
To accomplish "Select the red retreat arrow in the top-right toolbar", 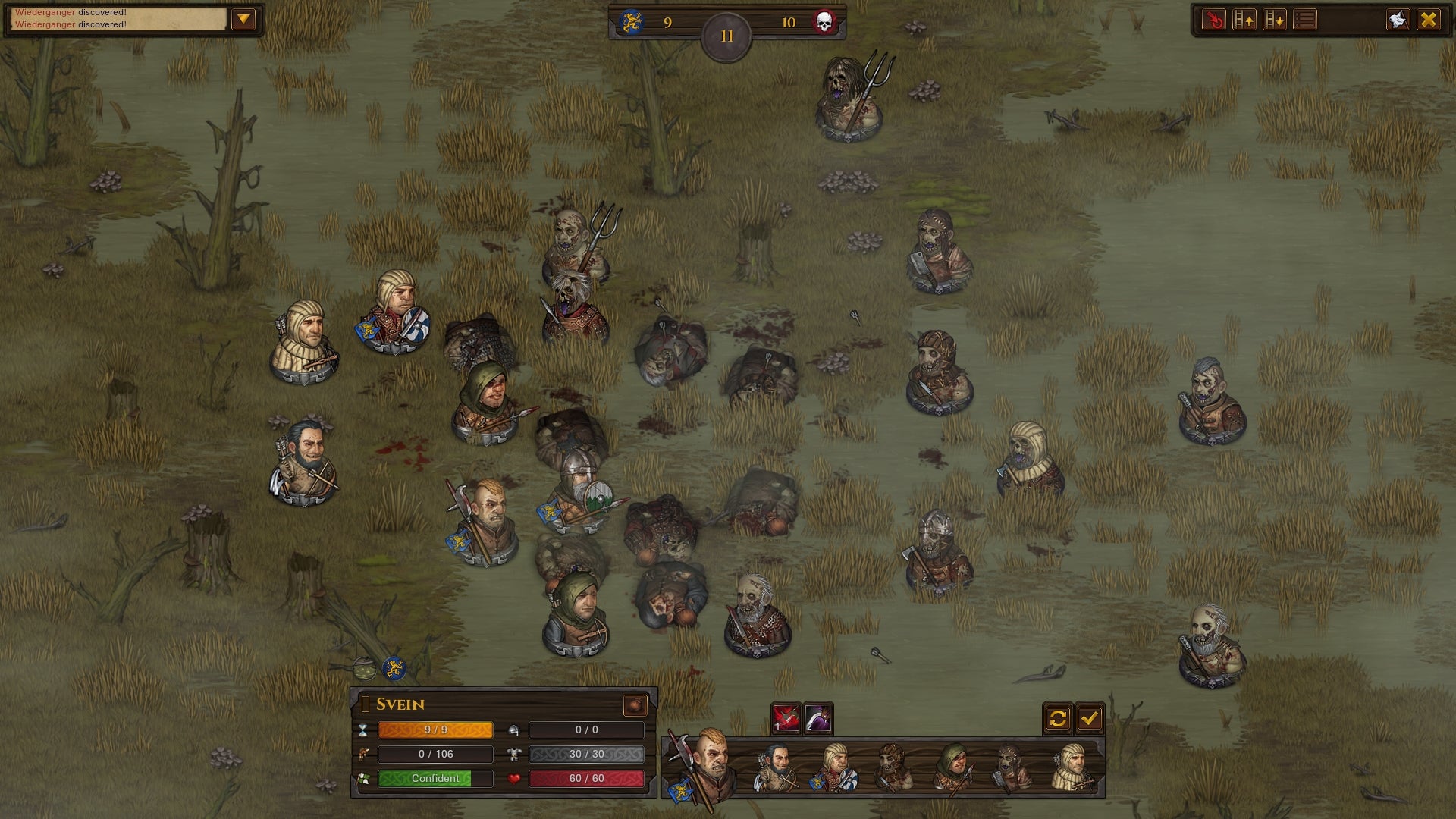I will (1213, 19).
